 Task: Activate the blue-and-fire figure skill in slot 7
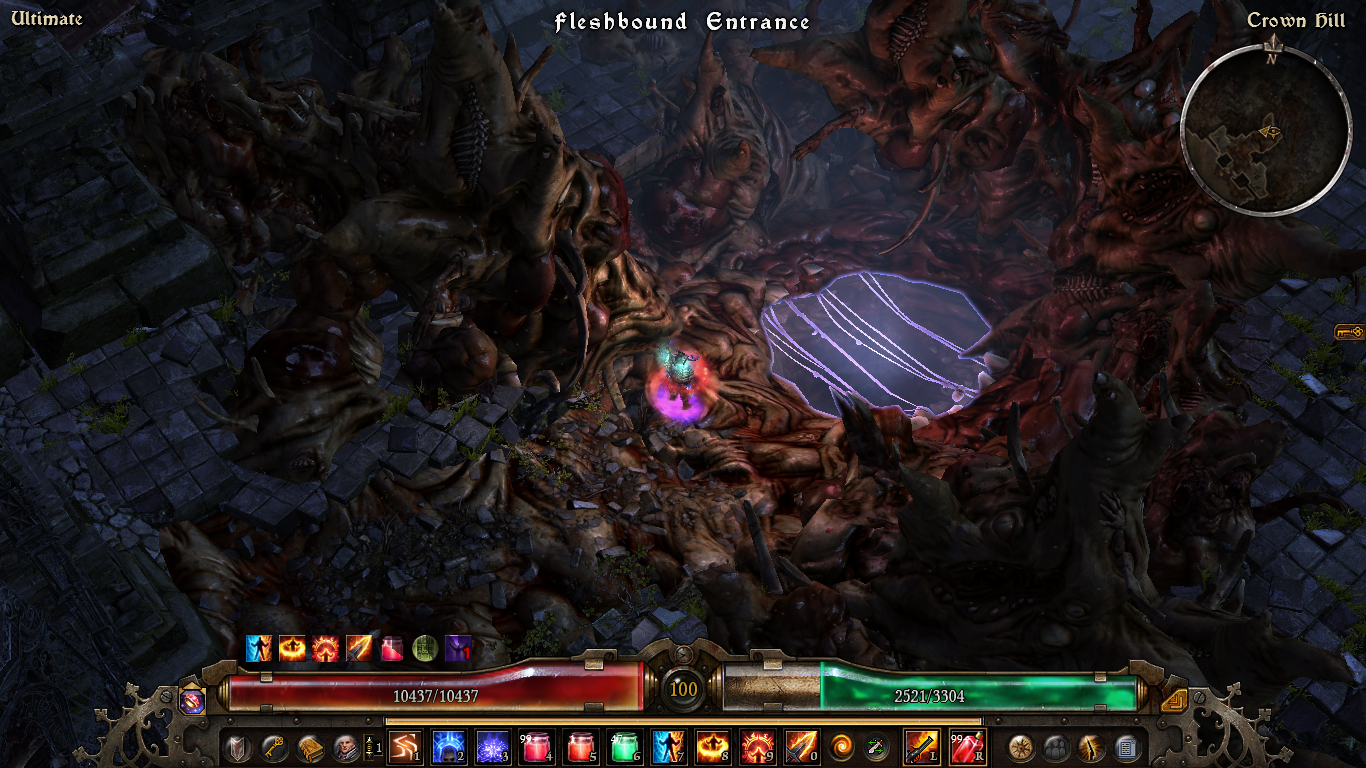667,747
